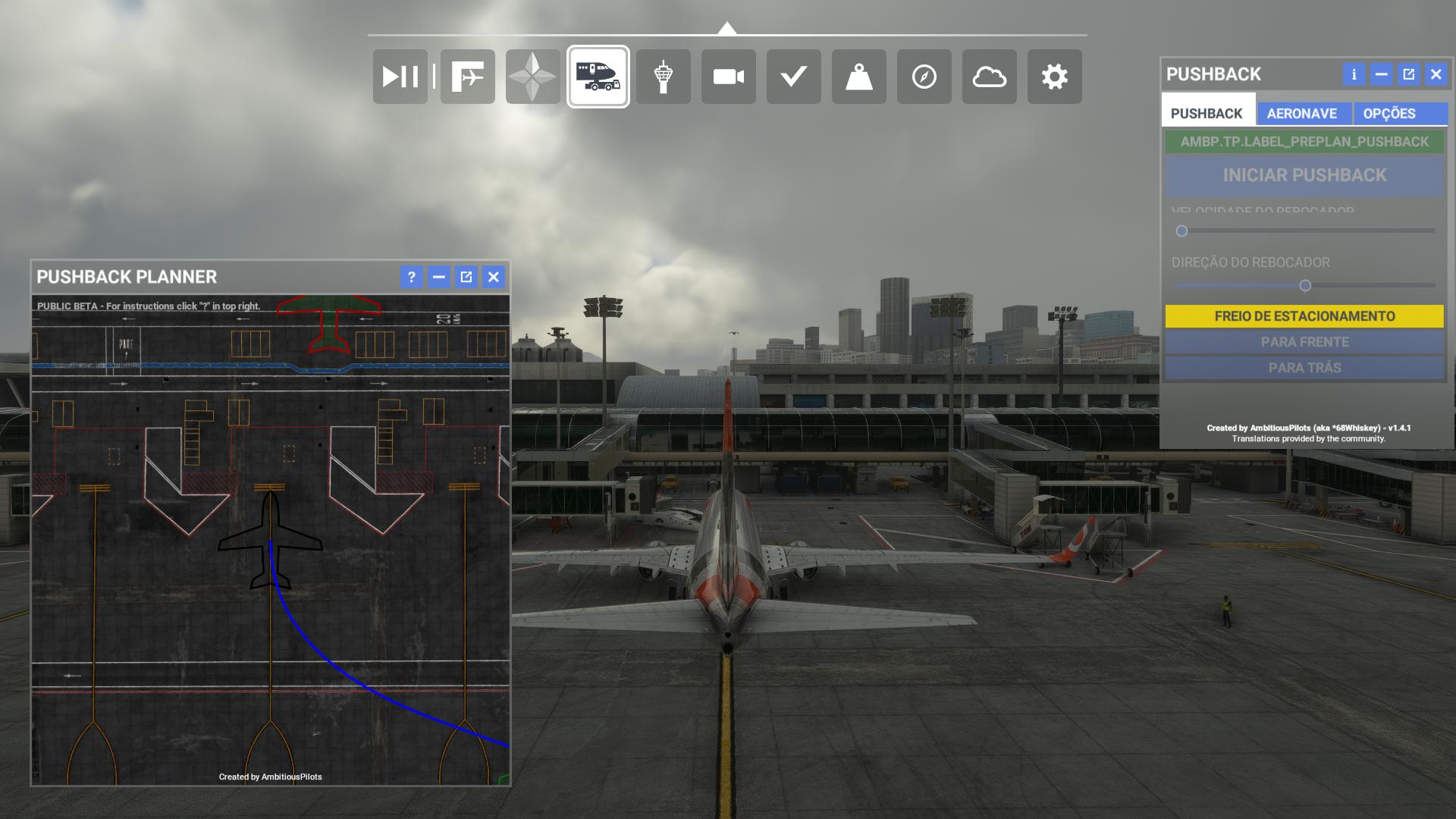Enable PARA FRENTE movement
Viewport: 1456px width, 819px height.
(x=1304, y=342)
